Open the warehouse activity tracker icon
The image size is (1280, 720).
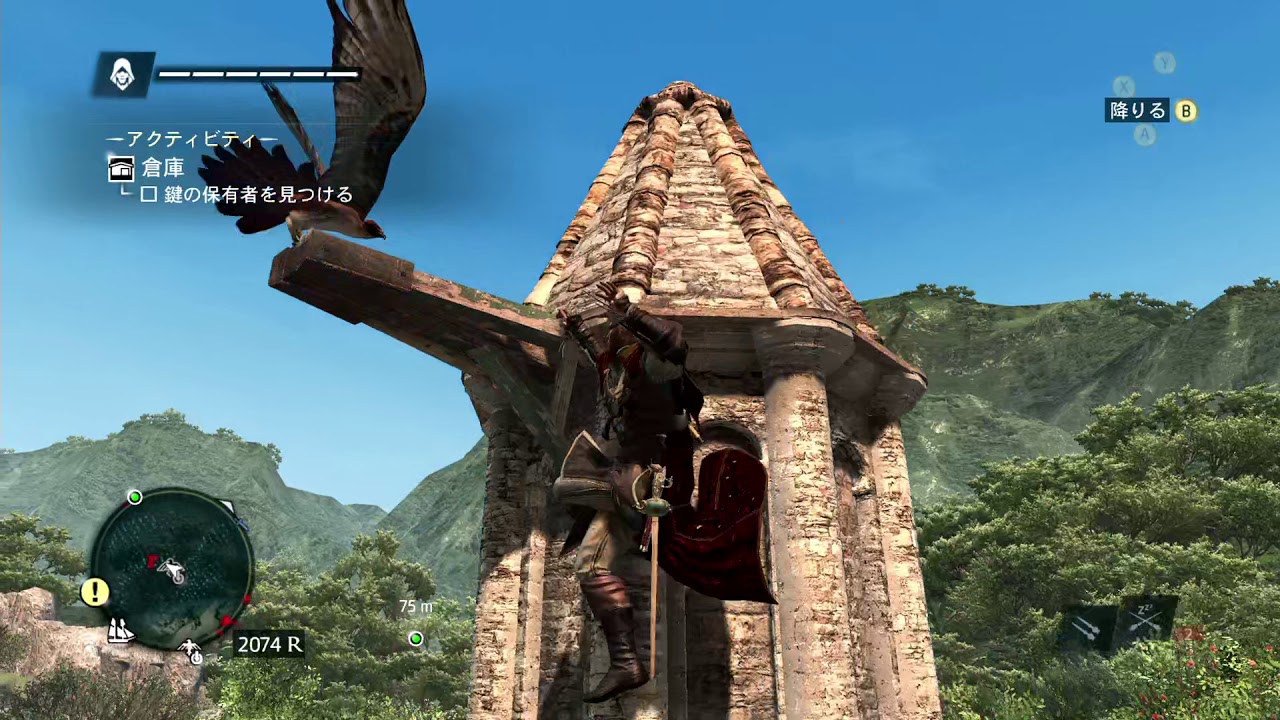click(121, 168)
